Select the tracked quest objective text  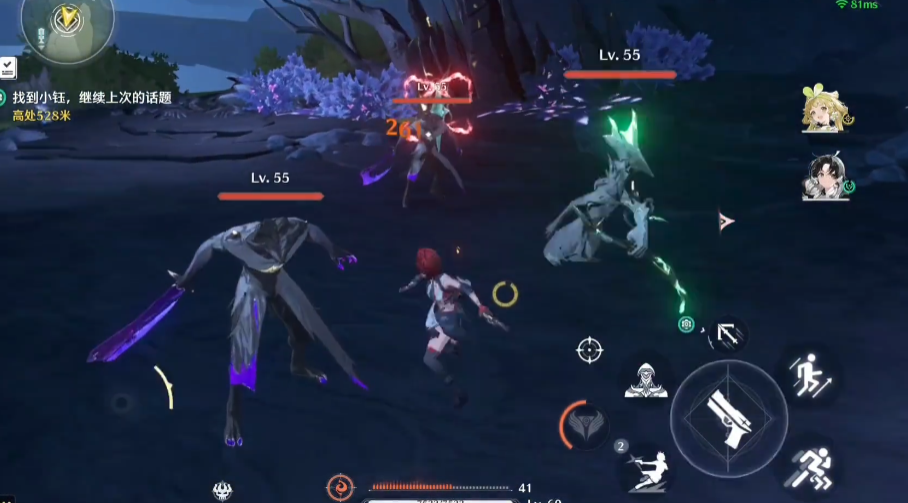point(92,98)
